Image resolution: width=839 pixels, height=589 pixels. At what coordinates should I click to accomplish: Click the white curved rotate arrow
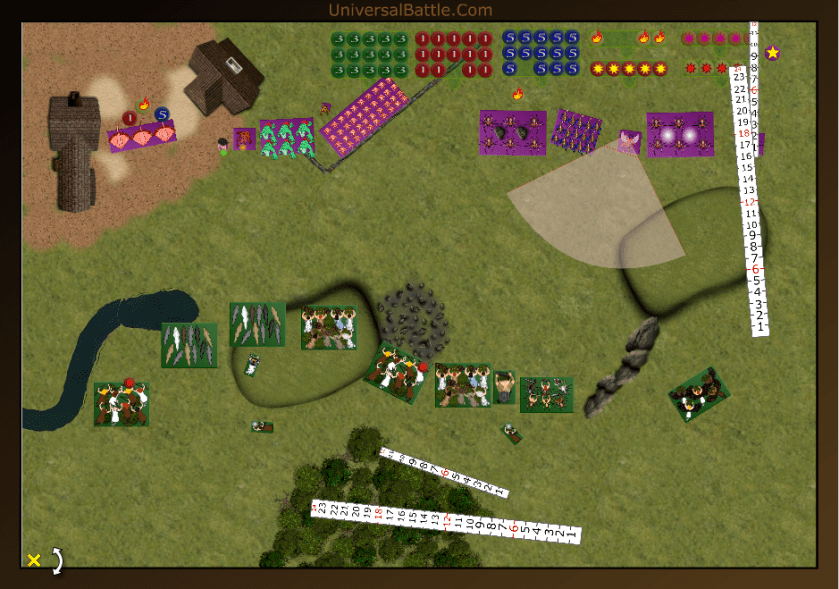(x=57, y=561)
